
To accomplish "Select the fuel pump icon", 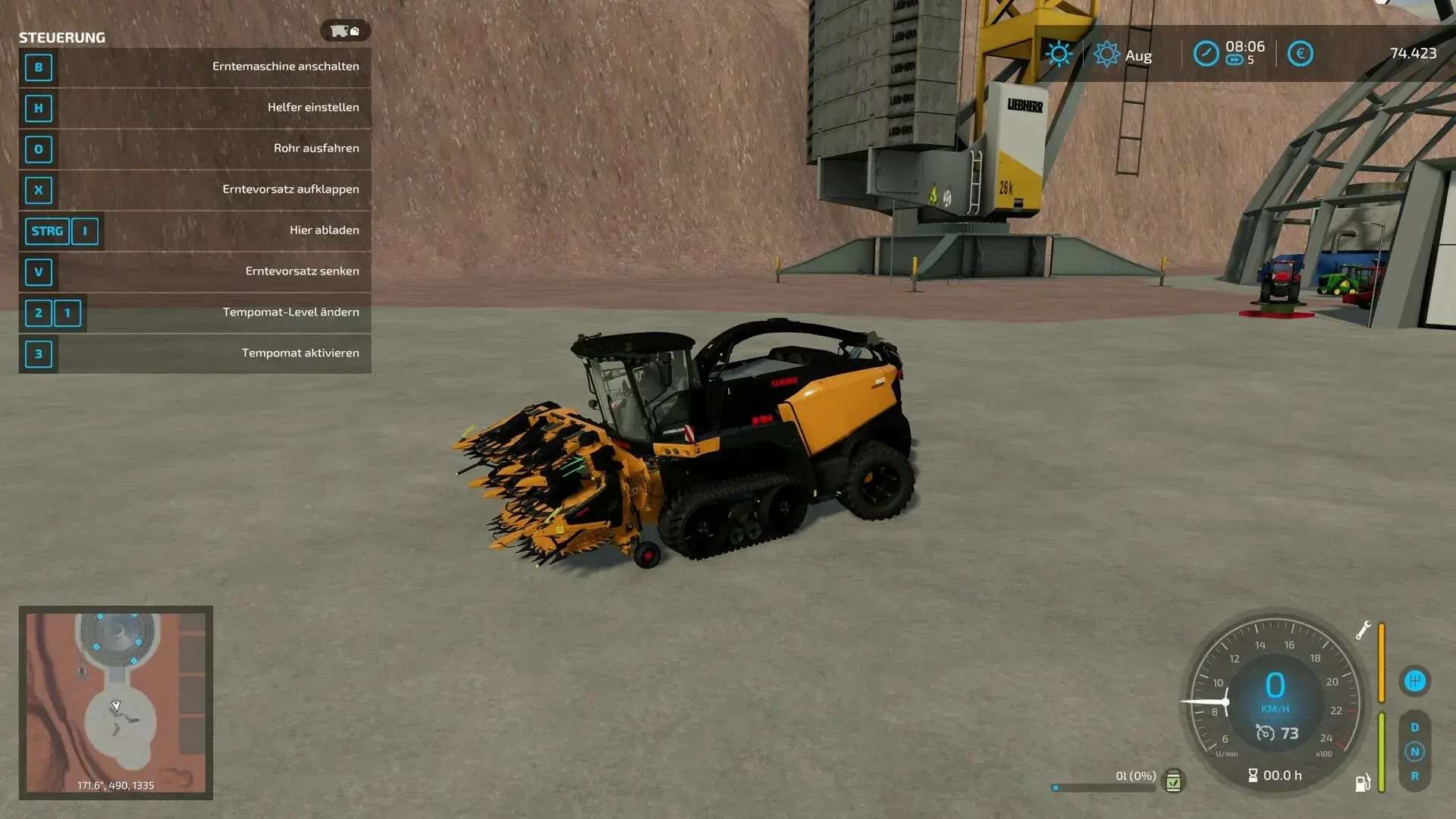I will [x=1362, y=783].
